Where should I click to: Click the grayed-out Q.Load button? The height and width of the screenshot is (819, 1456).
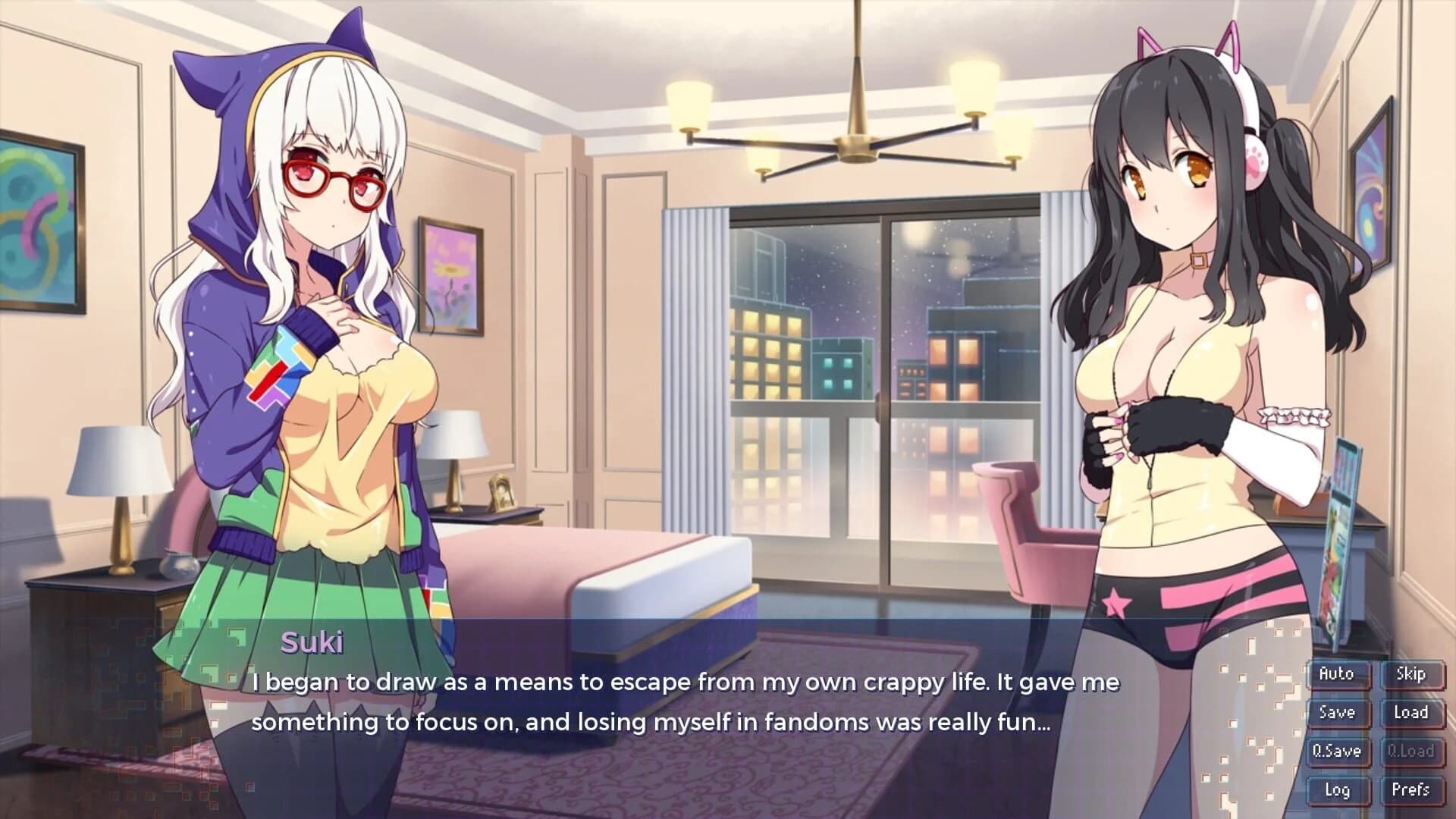pos(1413,751)
